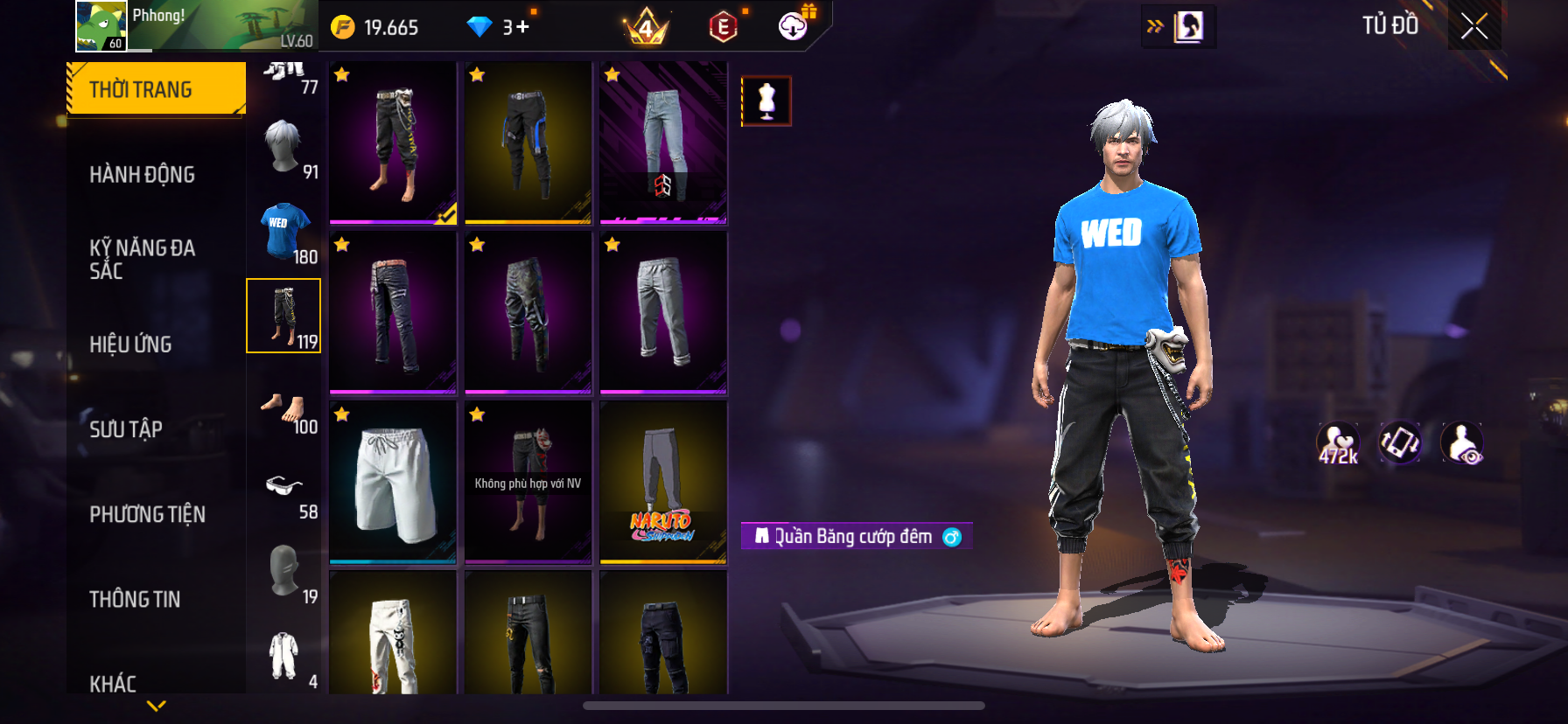Toggle the character view eye icon
The height and width of the screenshot is (724, 1568).
coord(1462,443)
